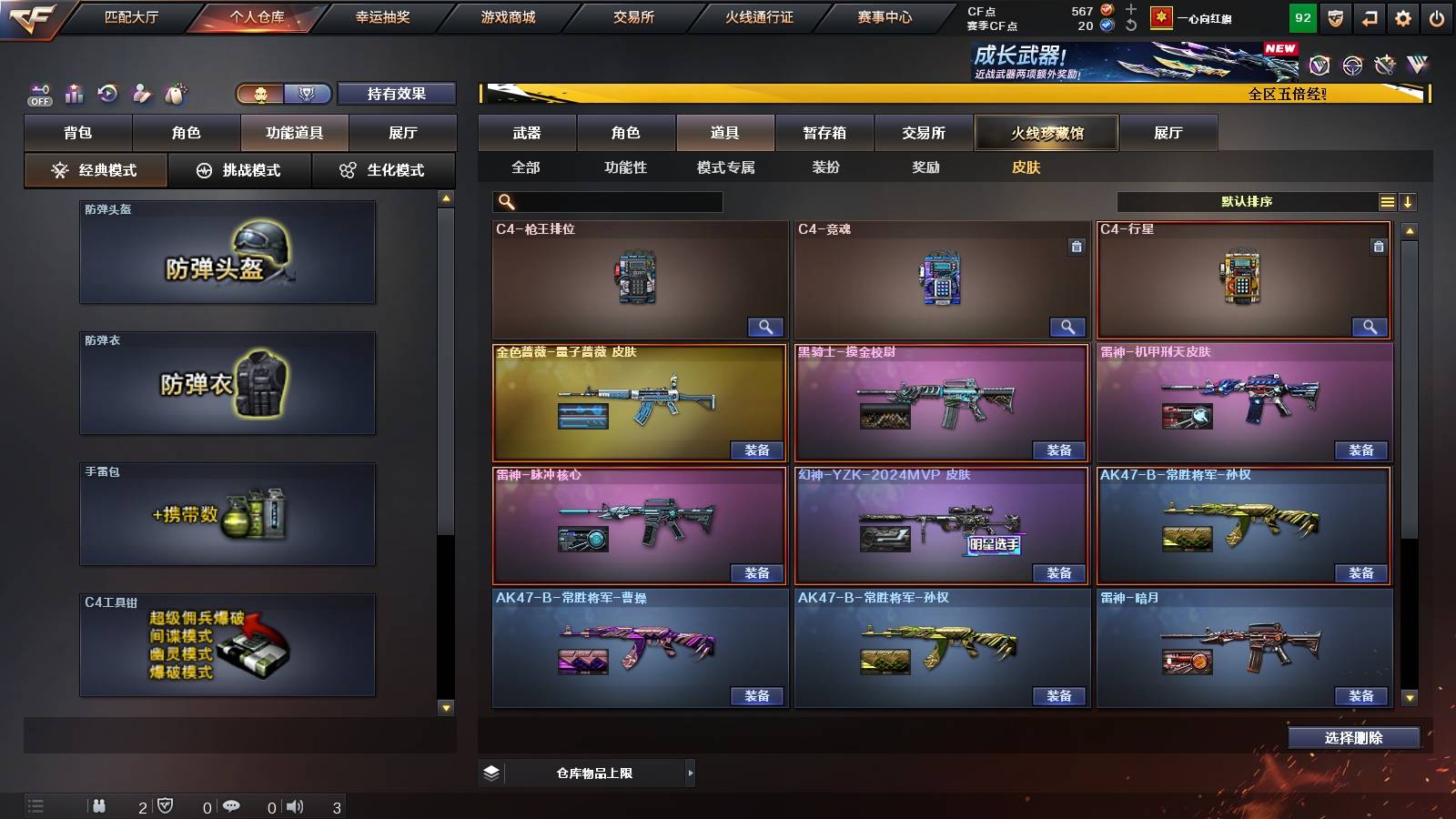Open the stats bar chart icon
This screenshot has height=819, width=1456.
(75, 93)
